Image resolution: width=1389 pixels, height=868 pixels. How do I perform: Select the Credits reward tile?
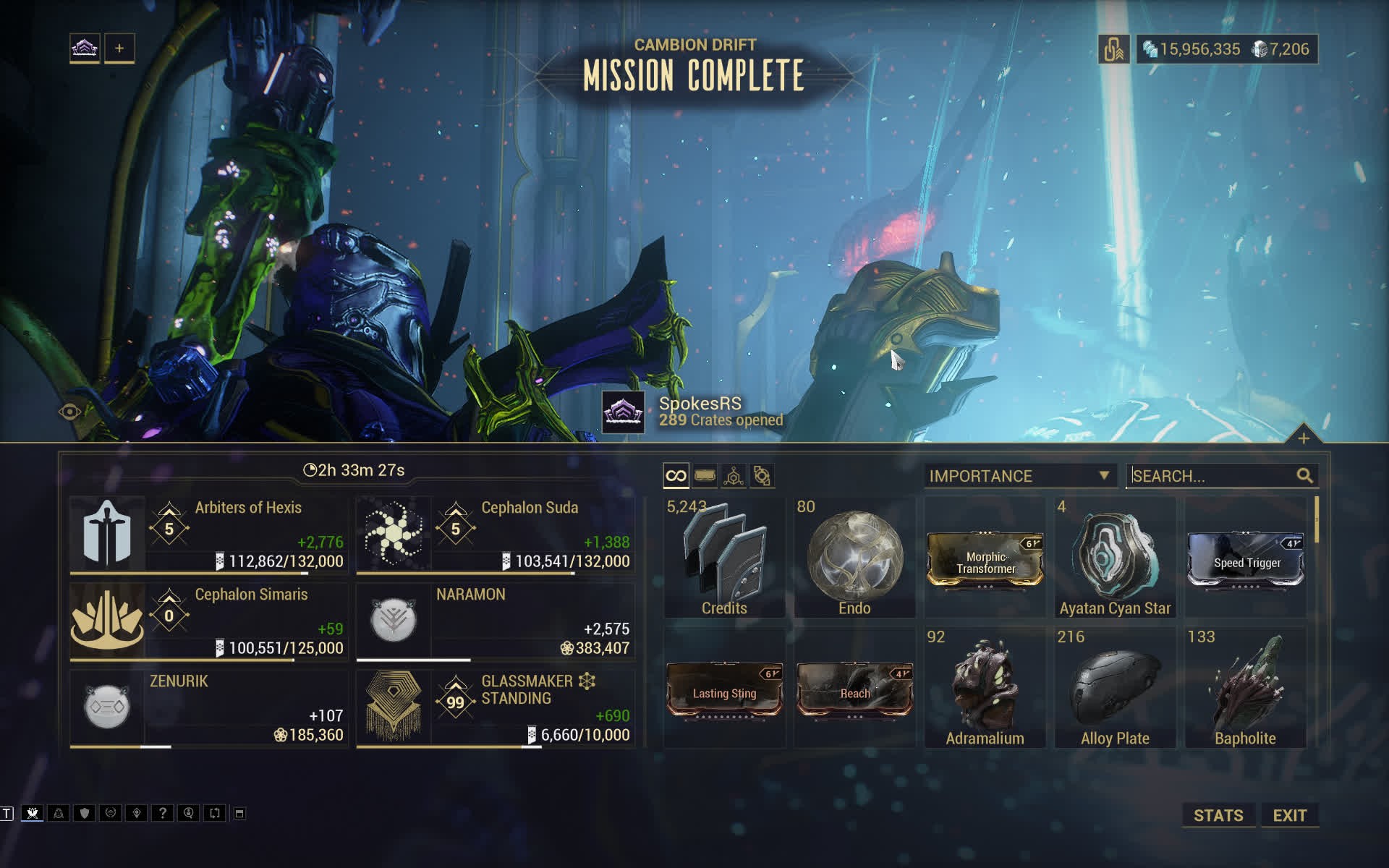[724, 557]
